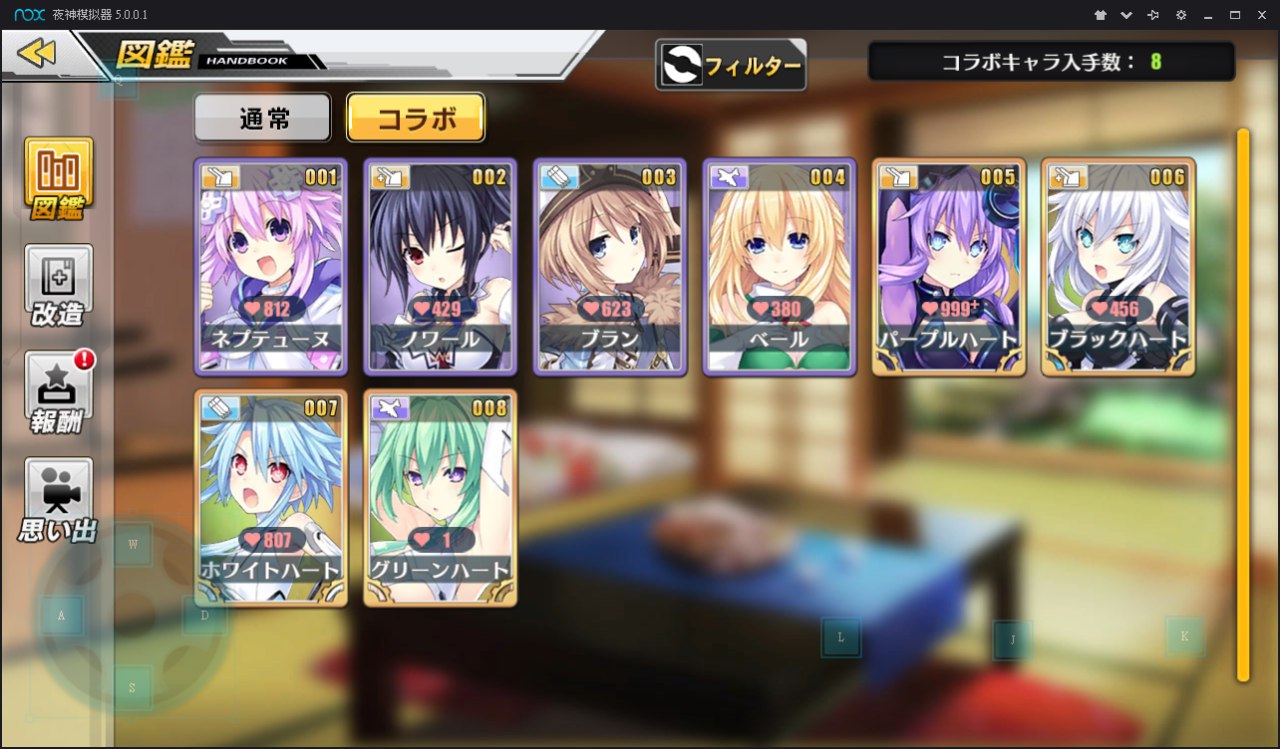Open the 報酬 rewards menu
This screenshot has height=749, width=1280.
pos(59,393)
